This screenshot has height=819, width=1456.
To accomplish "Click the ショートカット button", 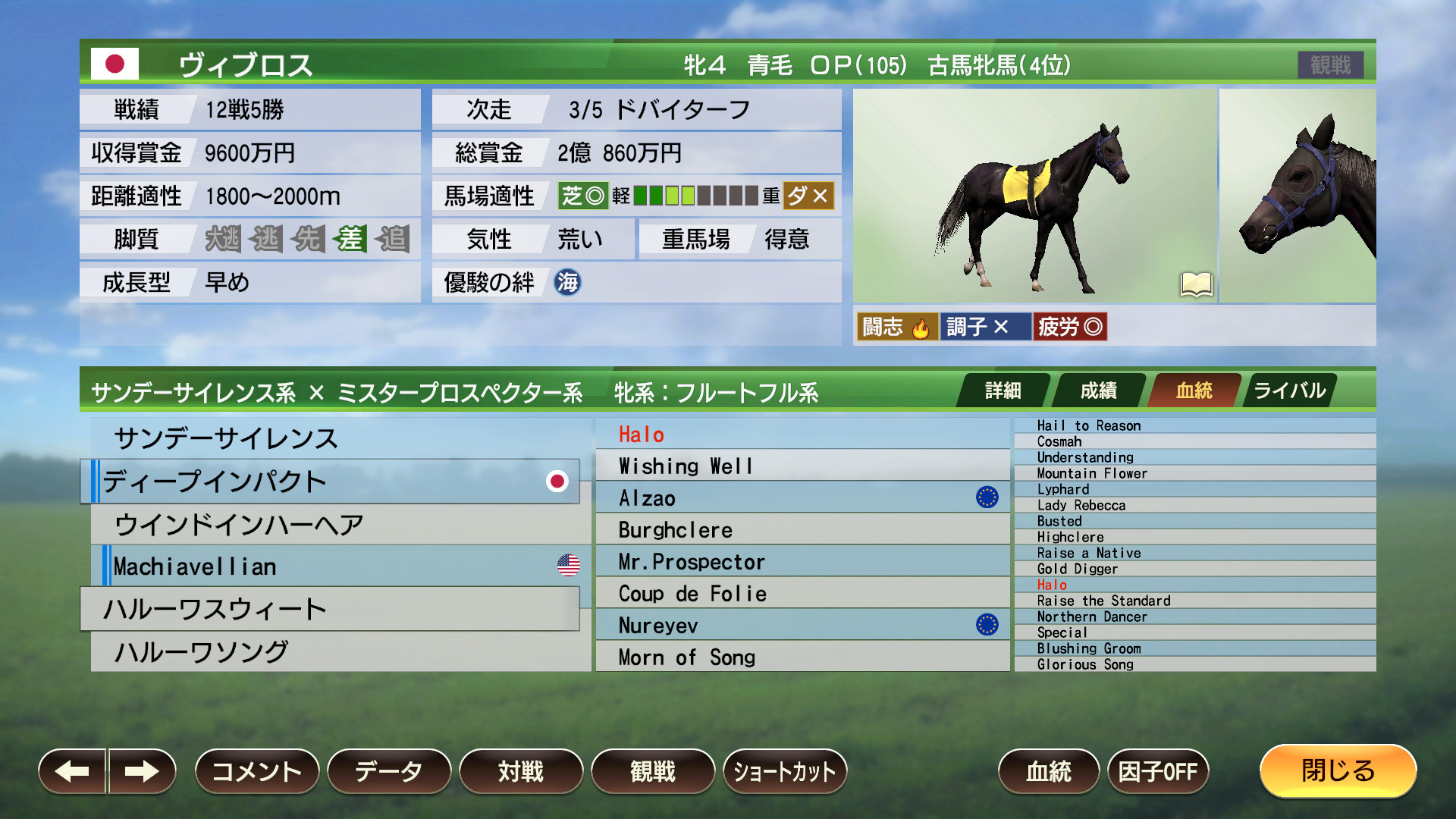I will 785,771.
